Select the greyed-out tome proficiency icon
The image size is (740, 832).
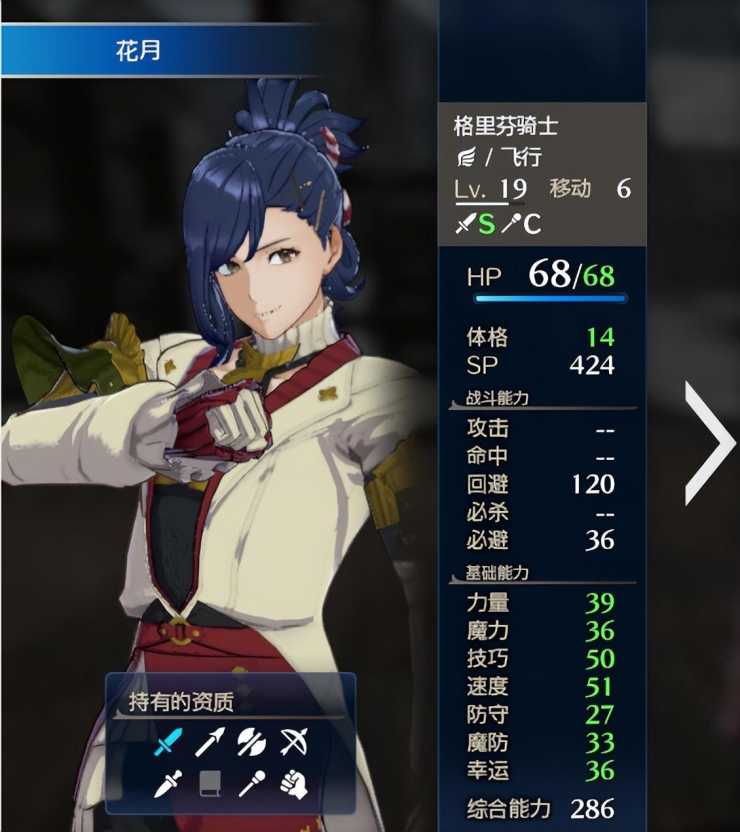tap(210, 783)
